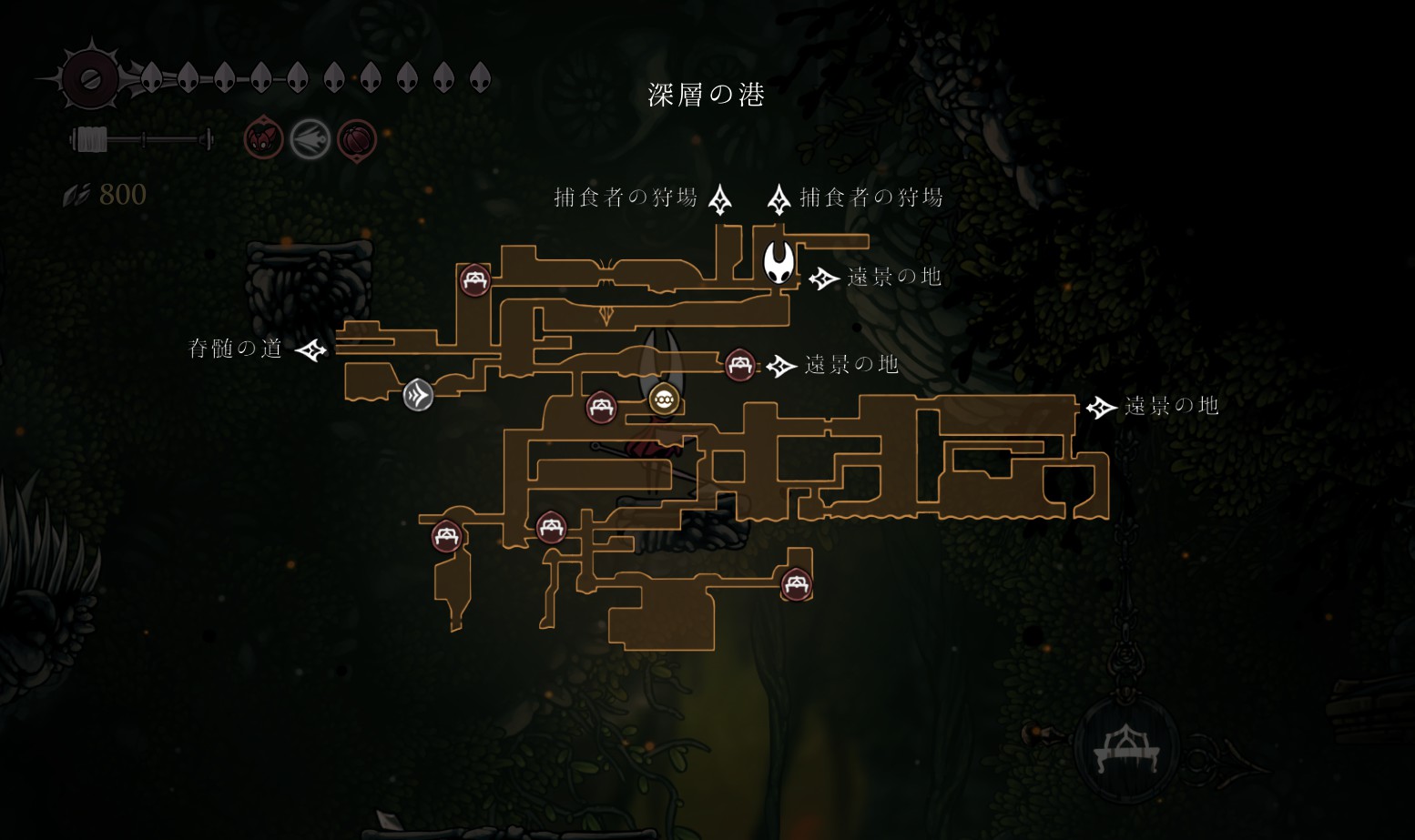This screenshot has height=840, width=1415.
Task: Select the grey middle tool icon
Action: coord(310,140)
